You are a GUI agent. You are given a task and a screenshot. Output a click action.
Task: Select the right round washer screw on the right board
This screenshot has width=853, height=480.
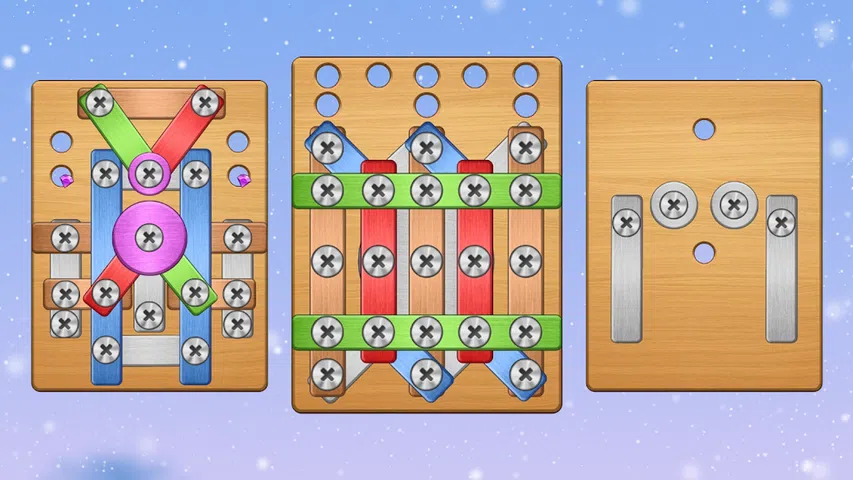pyautogui.click(x=734, y=205)
